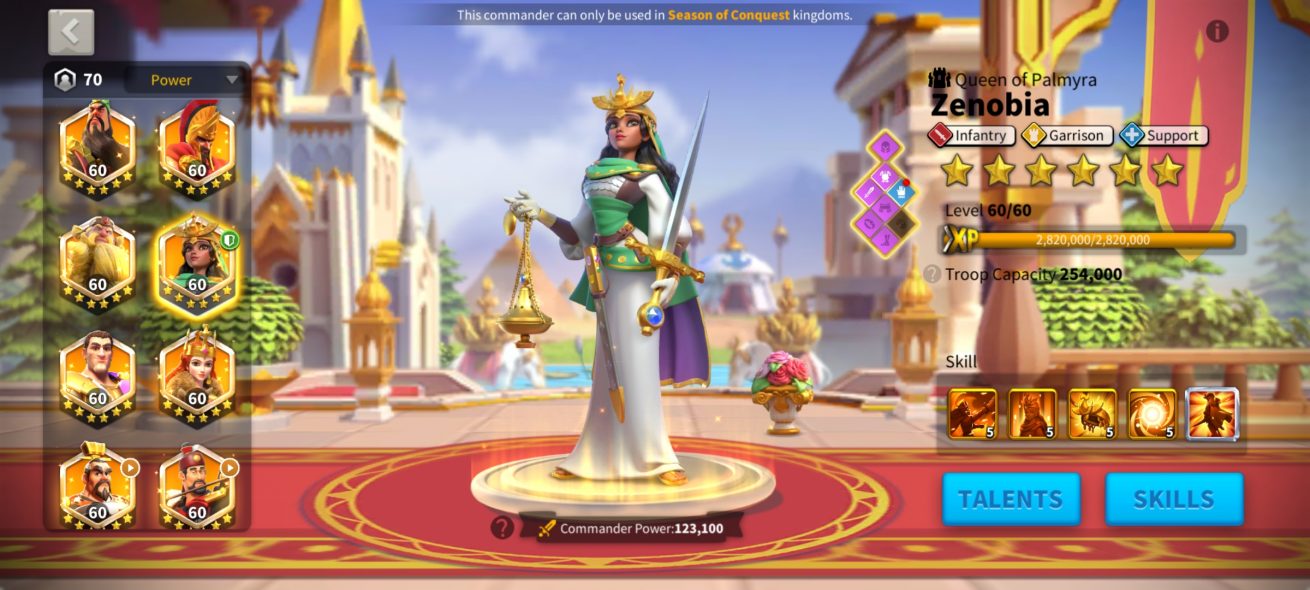Show commander info with the i icon

[x=1217, y=31]
